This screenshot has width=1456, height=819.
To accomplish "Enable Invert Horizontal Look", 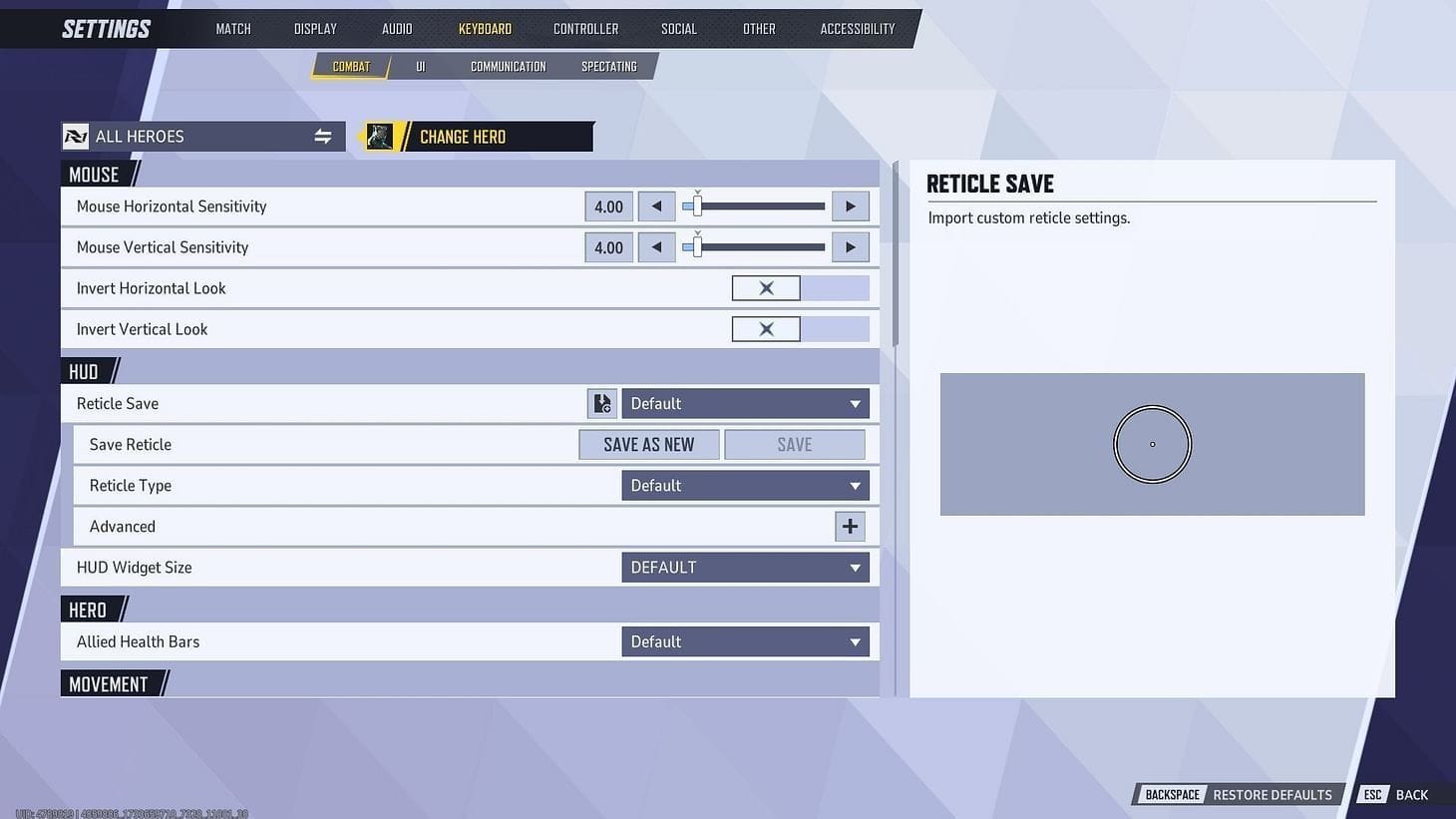I will [766, 287].
